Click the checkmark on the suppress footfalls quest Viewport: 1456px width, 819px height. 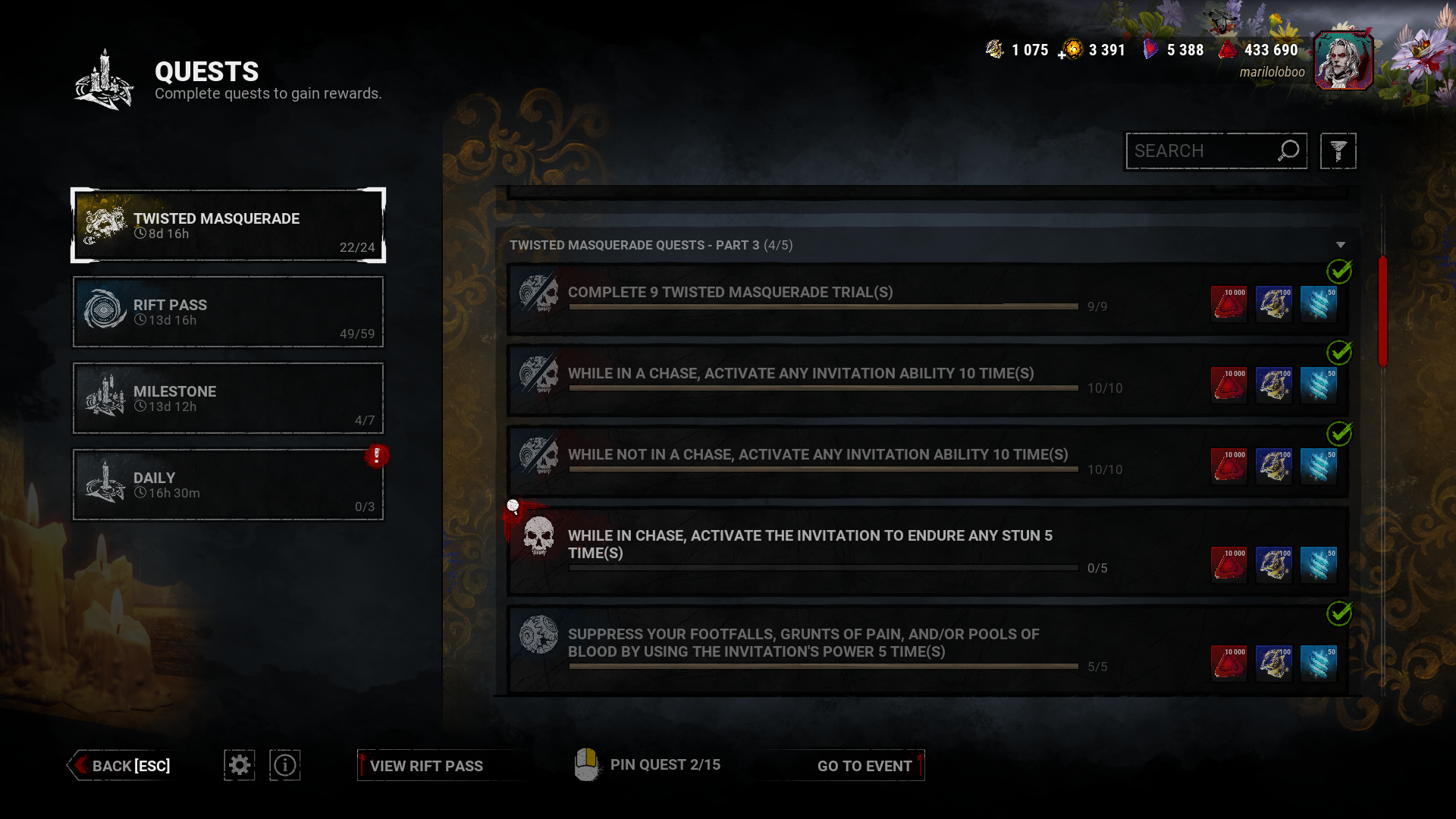tap(1339, 614)
